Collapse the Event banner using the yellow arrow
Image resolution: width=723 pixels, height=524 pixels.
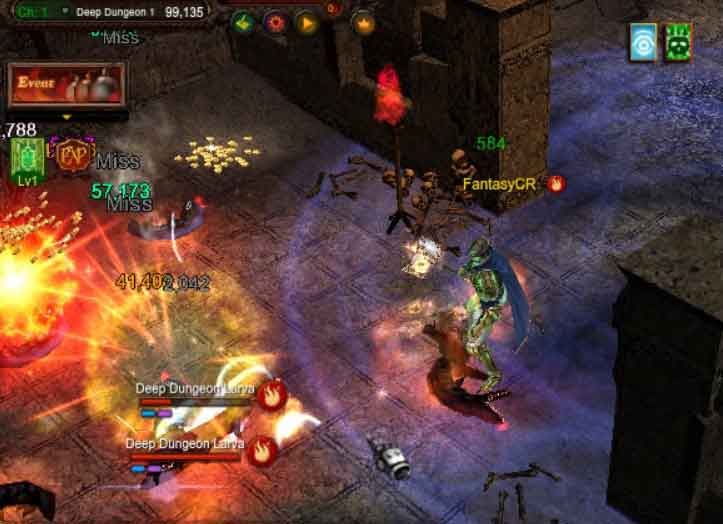click(67, 116)
